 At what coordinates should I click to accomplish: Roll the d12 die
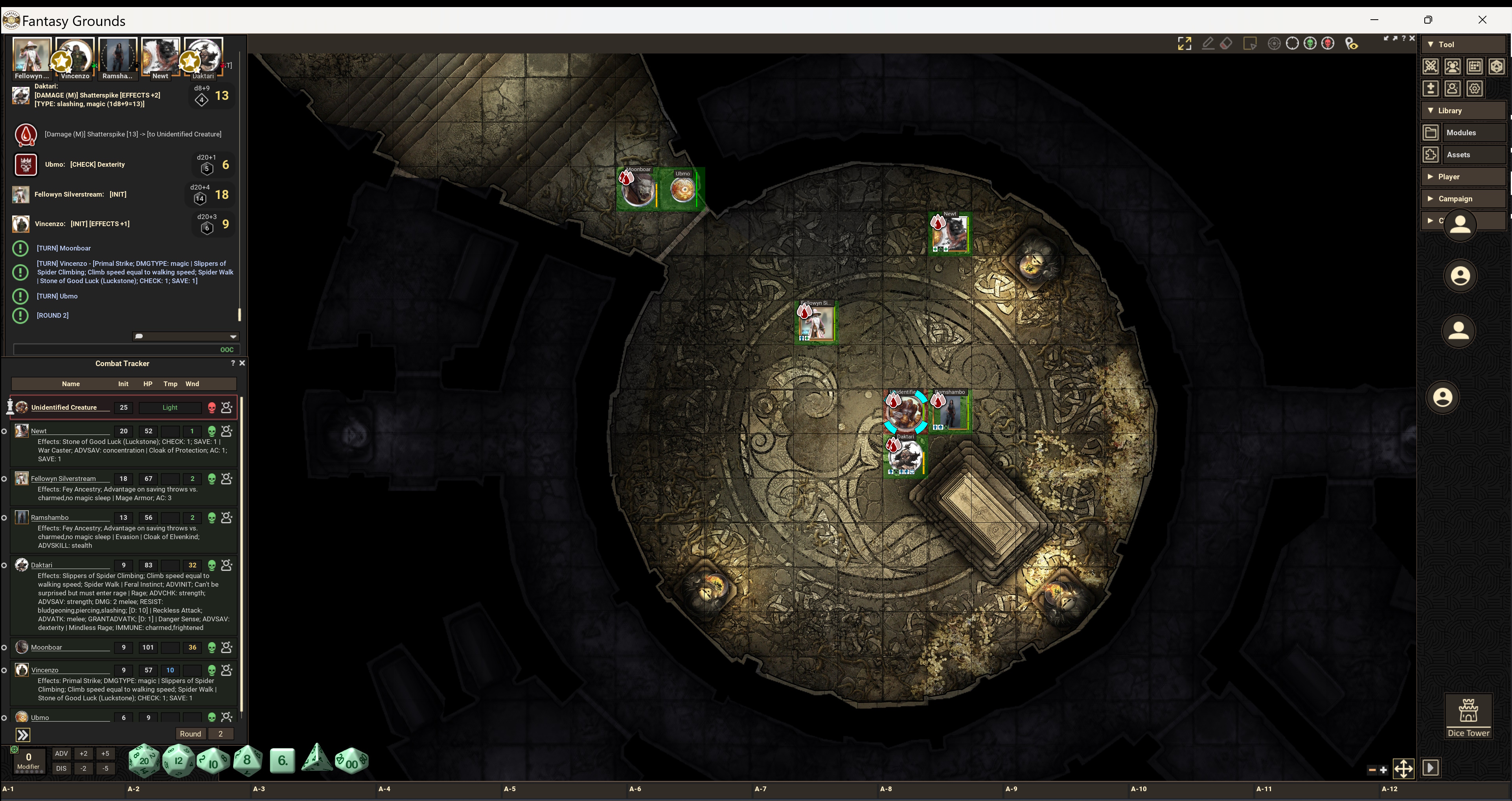[x=178, y=761]
